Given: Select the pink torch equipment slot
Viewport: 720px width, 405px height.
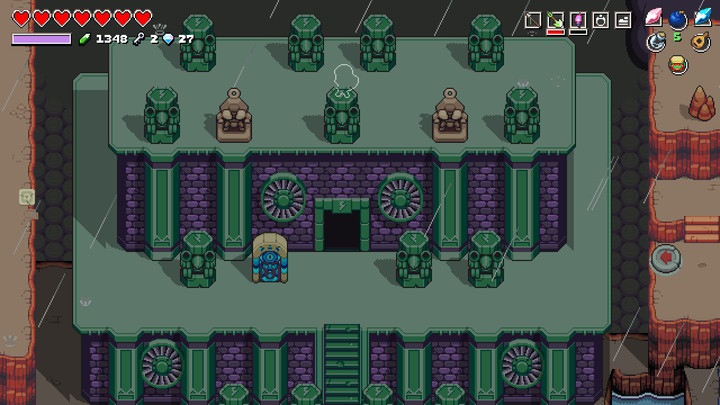Looking at the screenshot, I should click(578, 19).
